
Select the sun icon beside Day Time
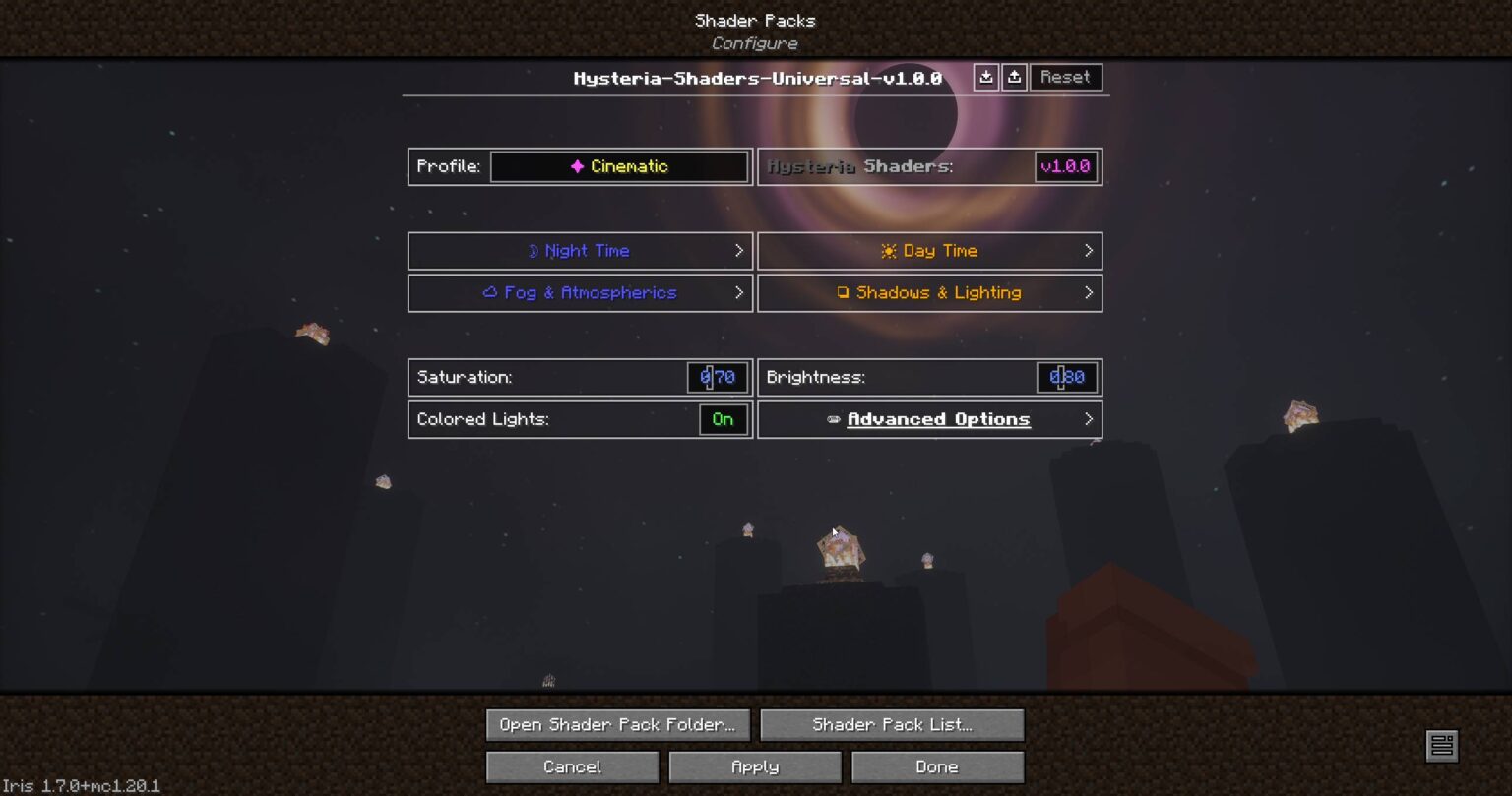[889, 251]
